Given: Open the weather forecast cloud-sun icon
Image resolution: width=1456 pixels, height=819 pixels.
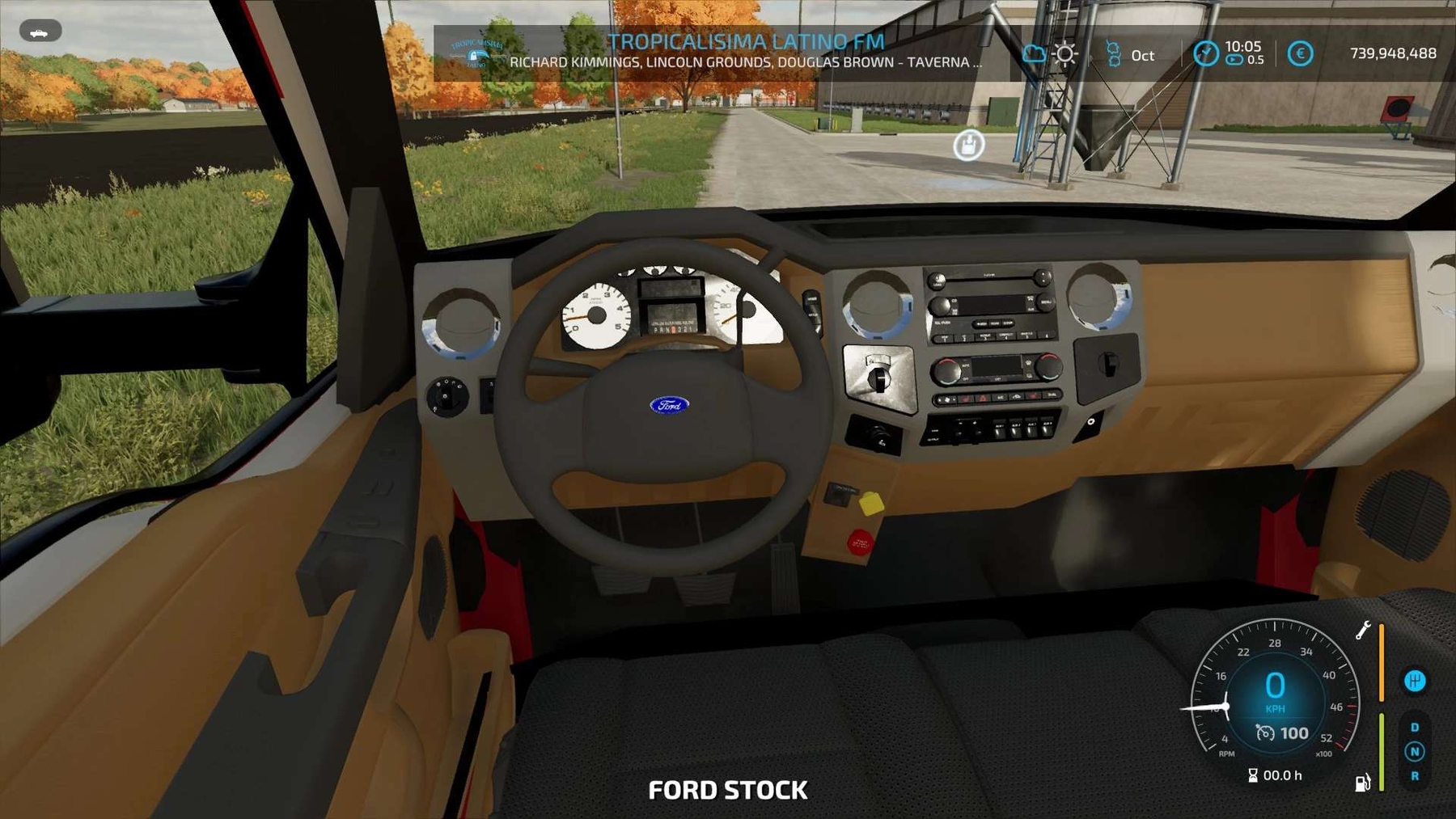Looking at the screenshot, I should pos(1051,54).
